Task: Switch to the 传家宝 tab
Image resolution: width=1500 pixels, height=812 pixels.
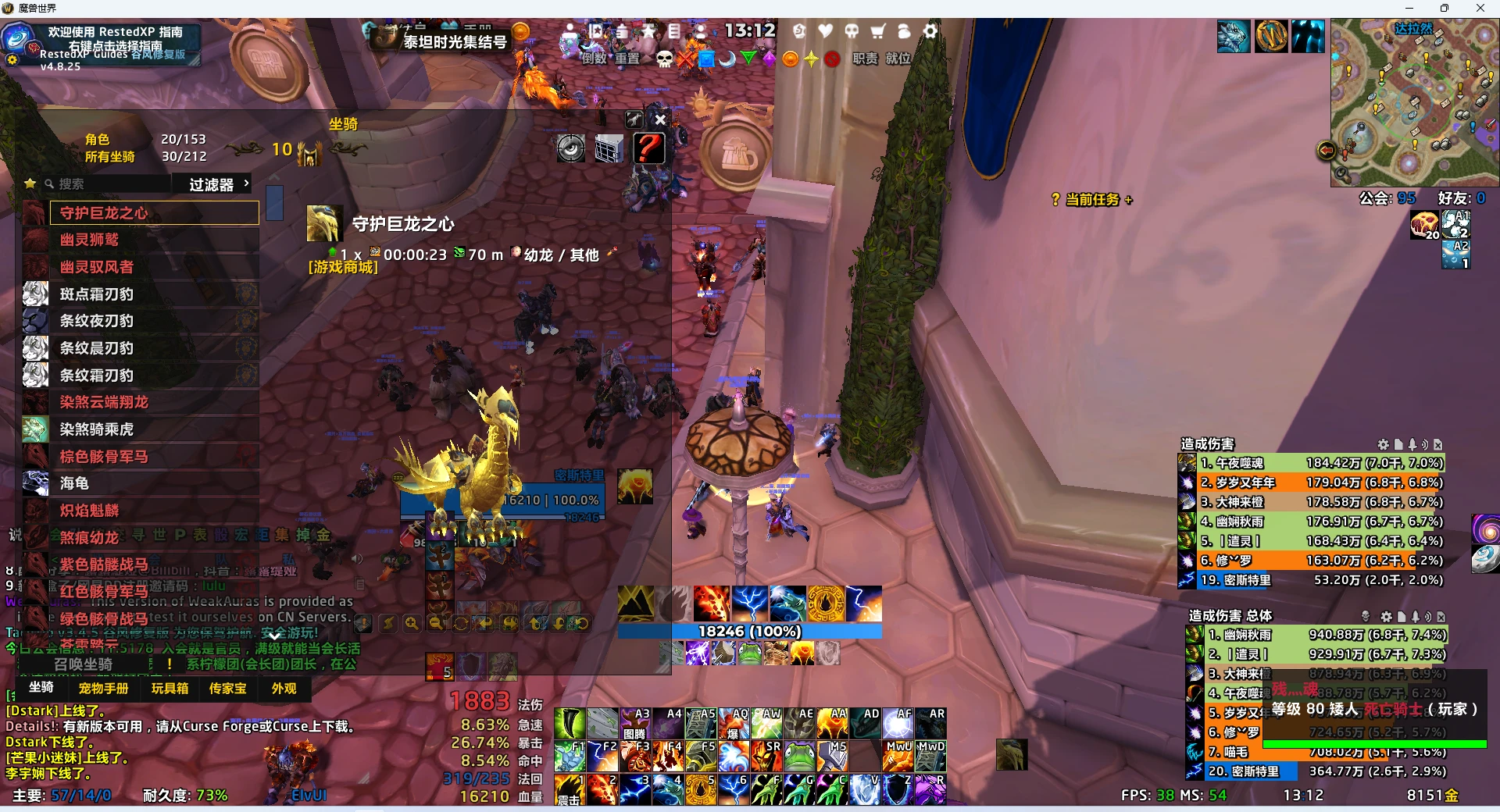Action: coord(227,689)
